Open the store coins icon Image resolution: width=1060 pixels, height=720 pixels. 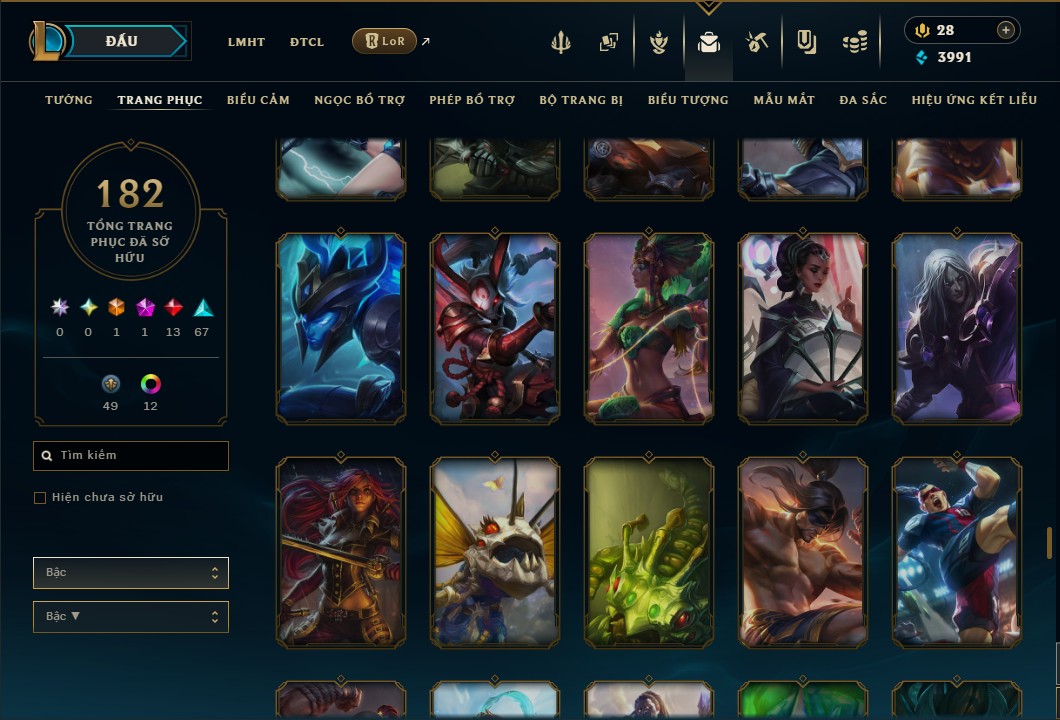(854, 42)
